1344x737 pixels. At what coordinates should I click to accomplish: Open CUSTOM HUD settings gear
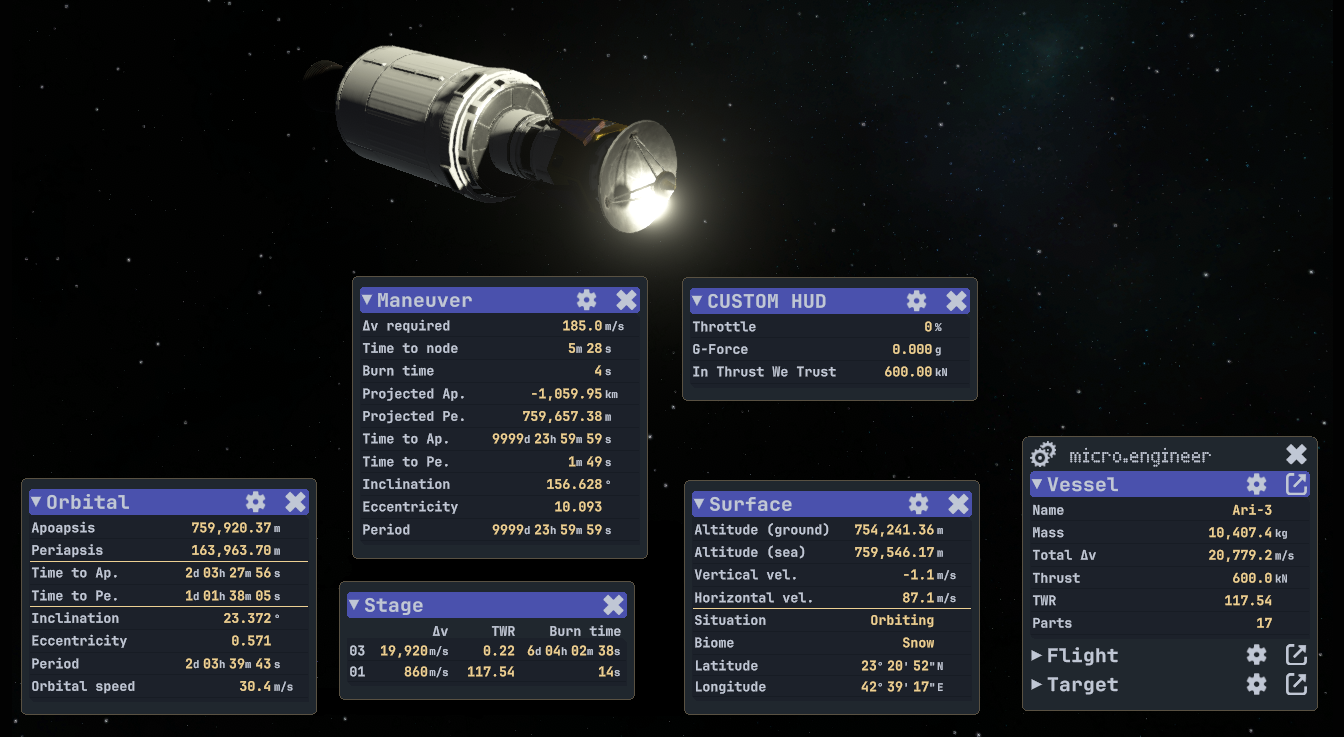[917, 301]
